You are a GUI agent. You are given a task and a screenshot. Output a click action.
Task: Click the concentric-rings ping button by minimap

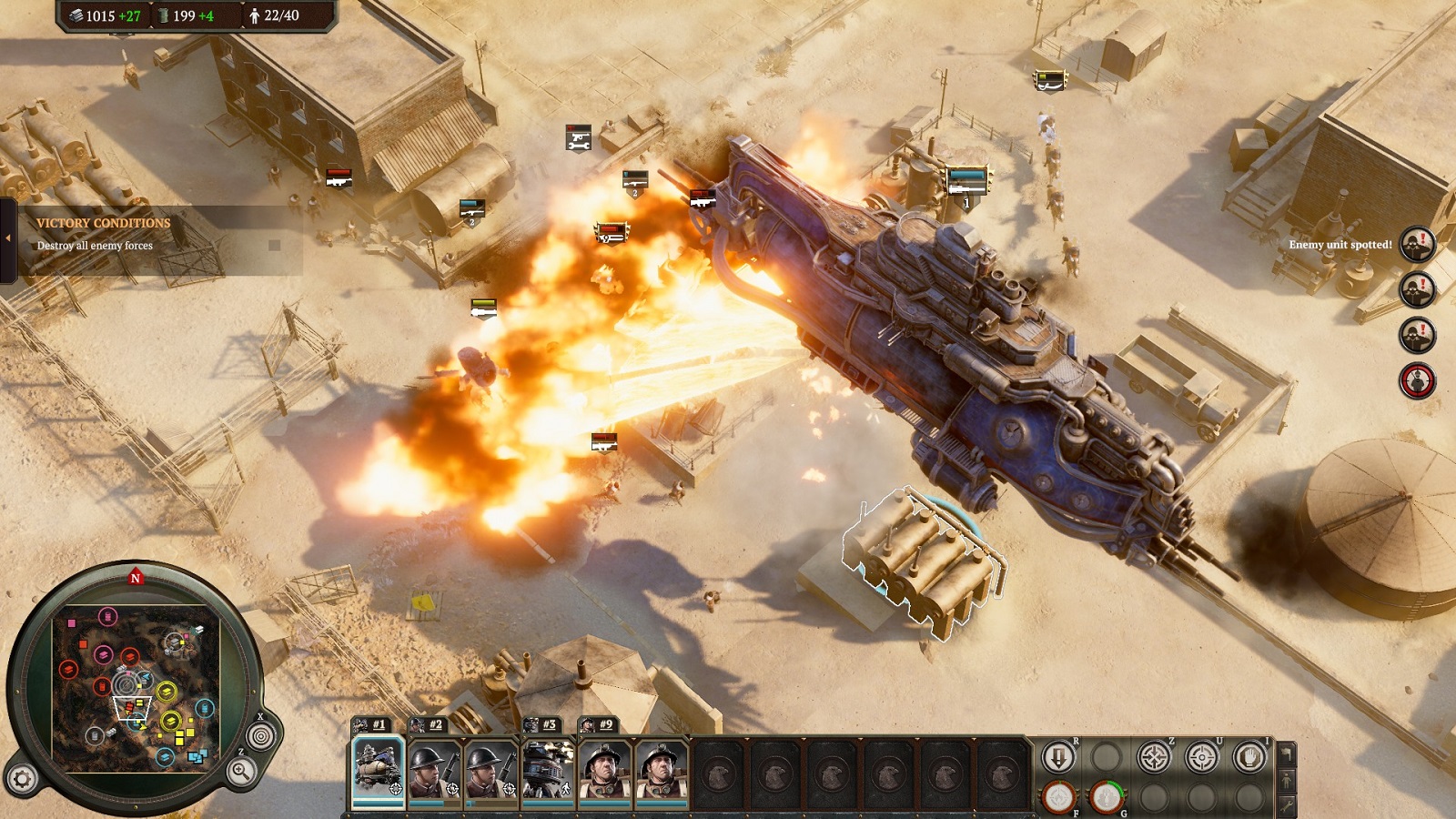[x=260, y=735]
